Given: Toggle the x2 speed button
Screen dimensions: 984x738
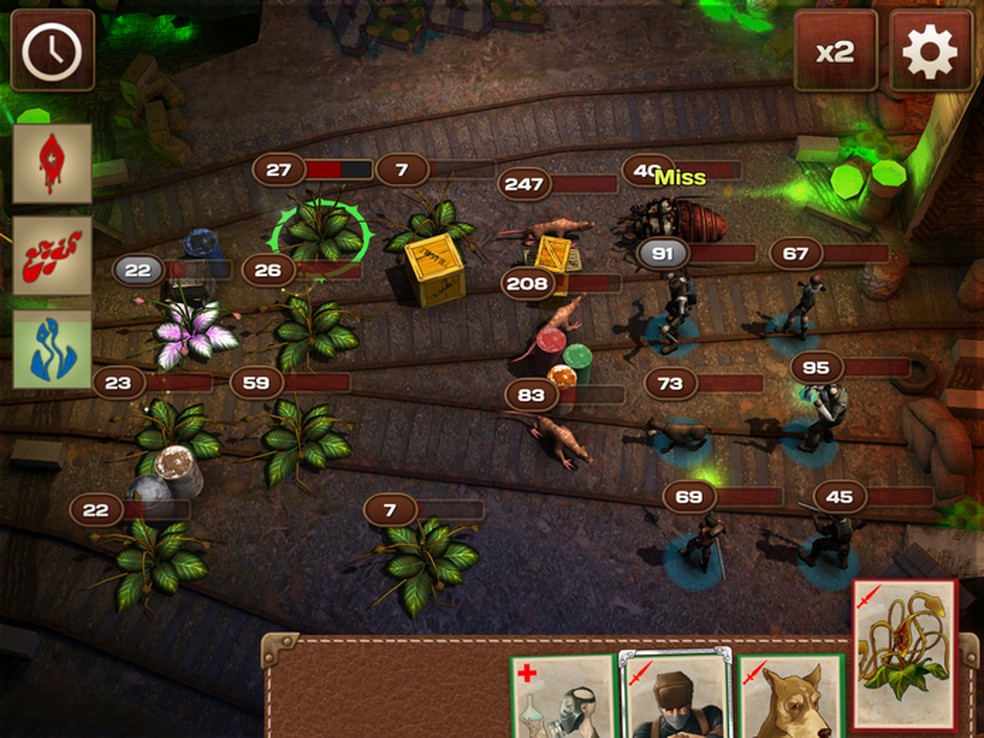Looking at the screenshot, I should tap(835, 51).
